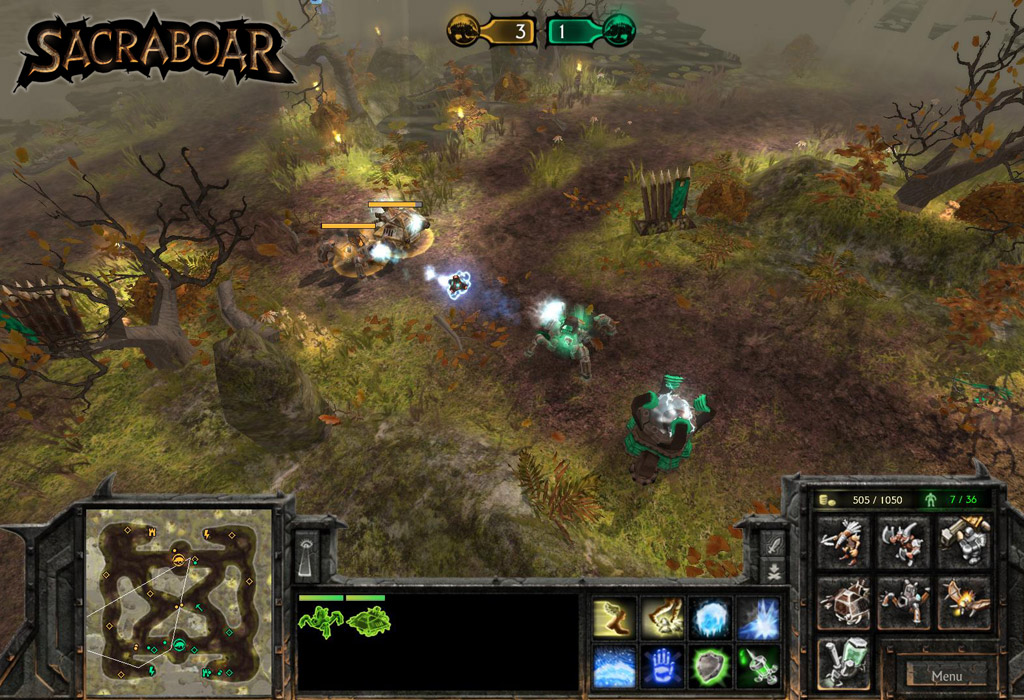Build the green canister tower
Viewport: 1024px width, 700px height.
pyautogui.click(x=844, y=663)
